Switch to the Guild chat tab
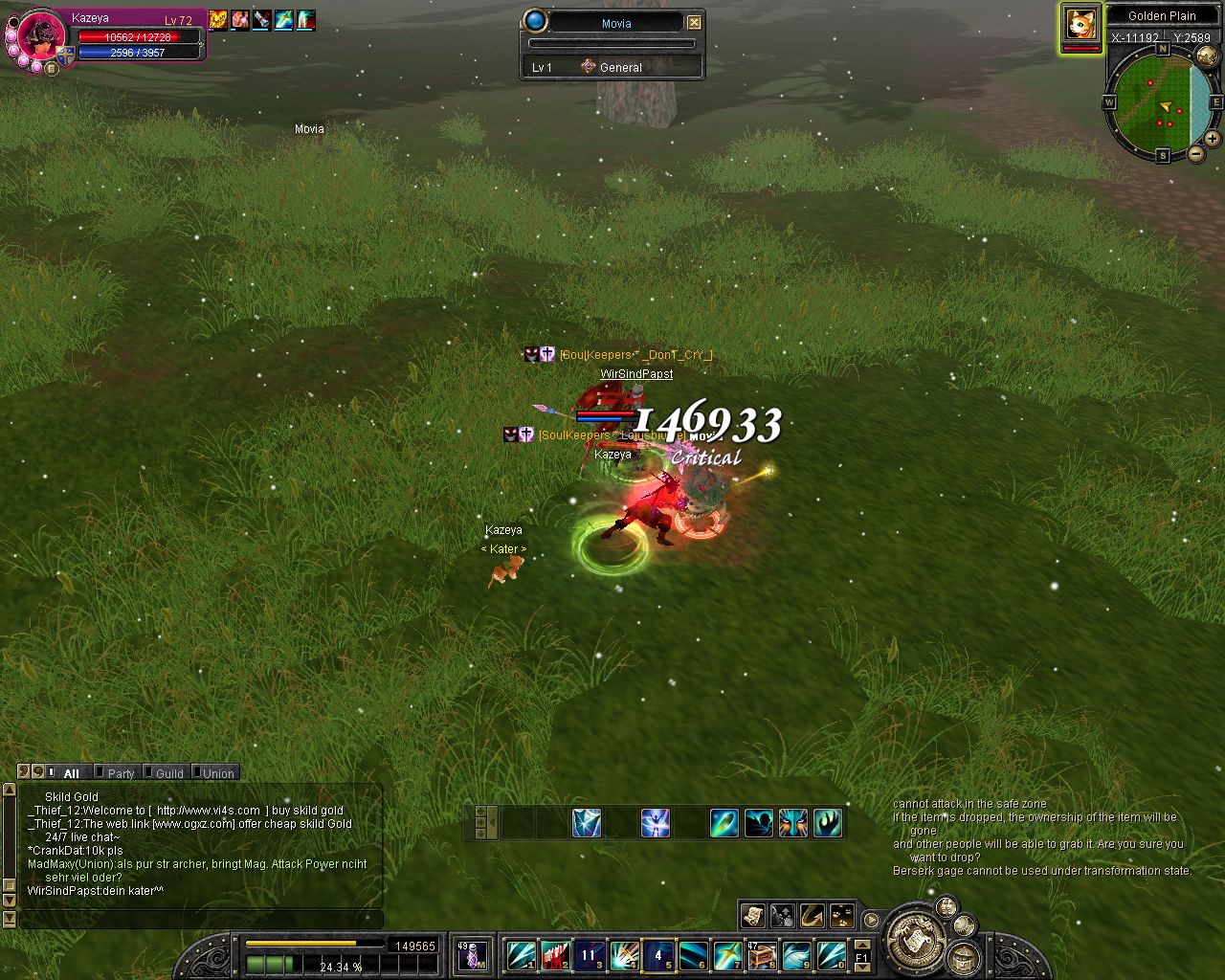 [x=168, y=773]
